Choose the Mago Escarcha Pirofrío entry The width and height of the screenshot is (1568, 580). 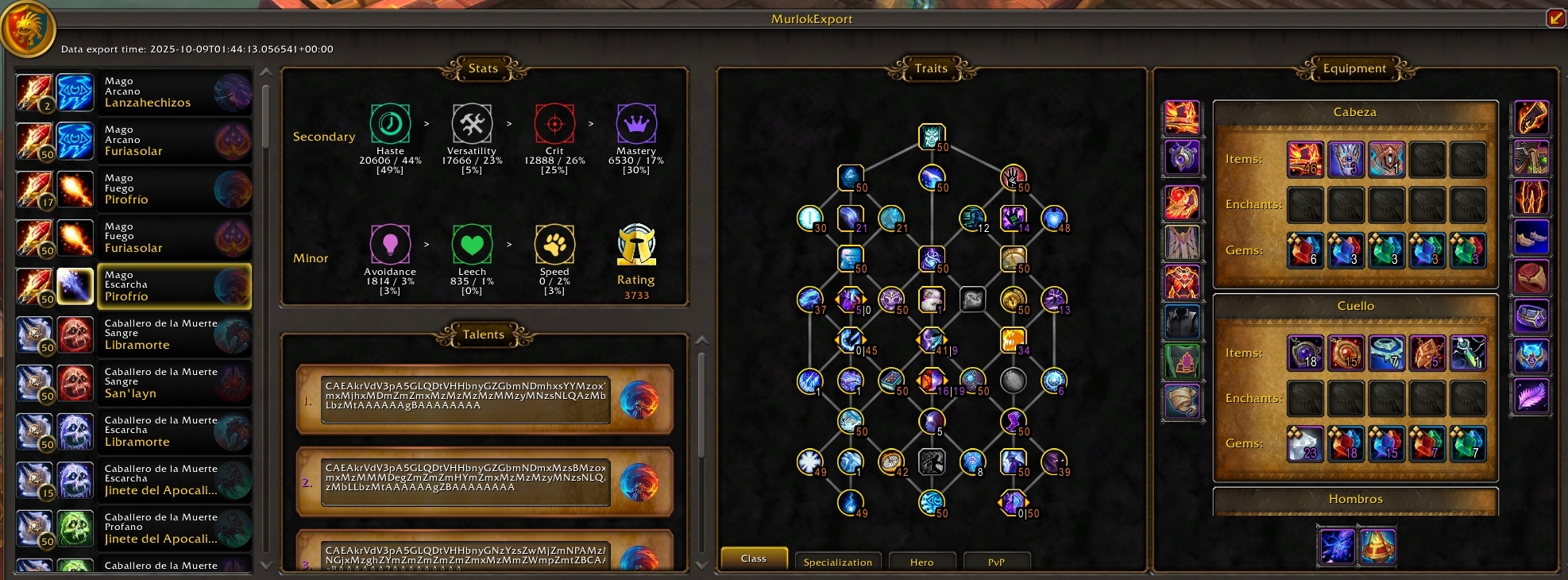(133, 286)
